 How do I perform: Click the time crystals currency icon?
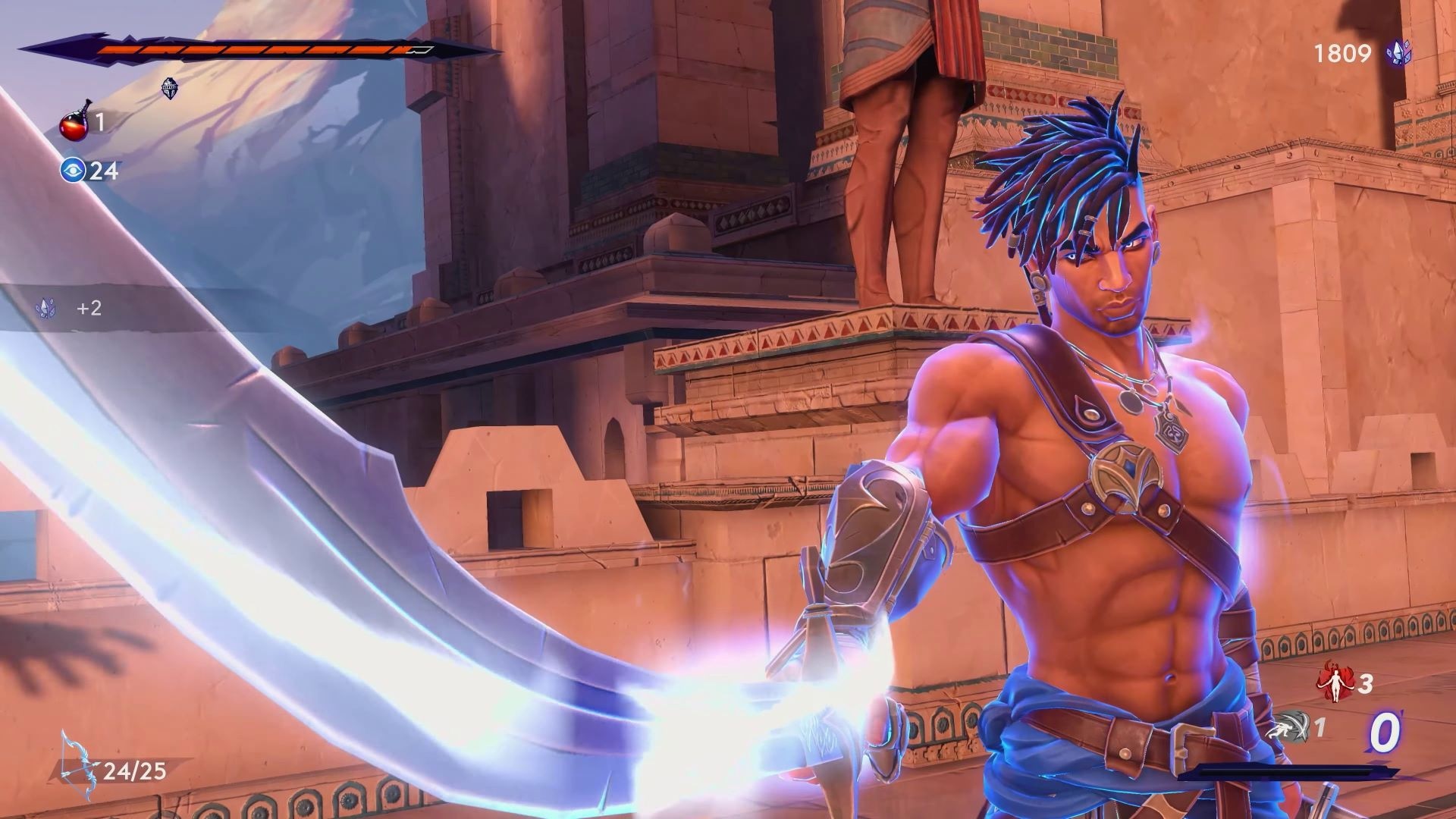[1398, 52]
